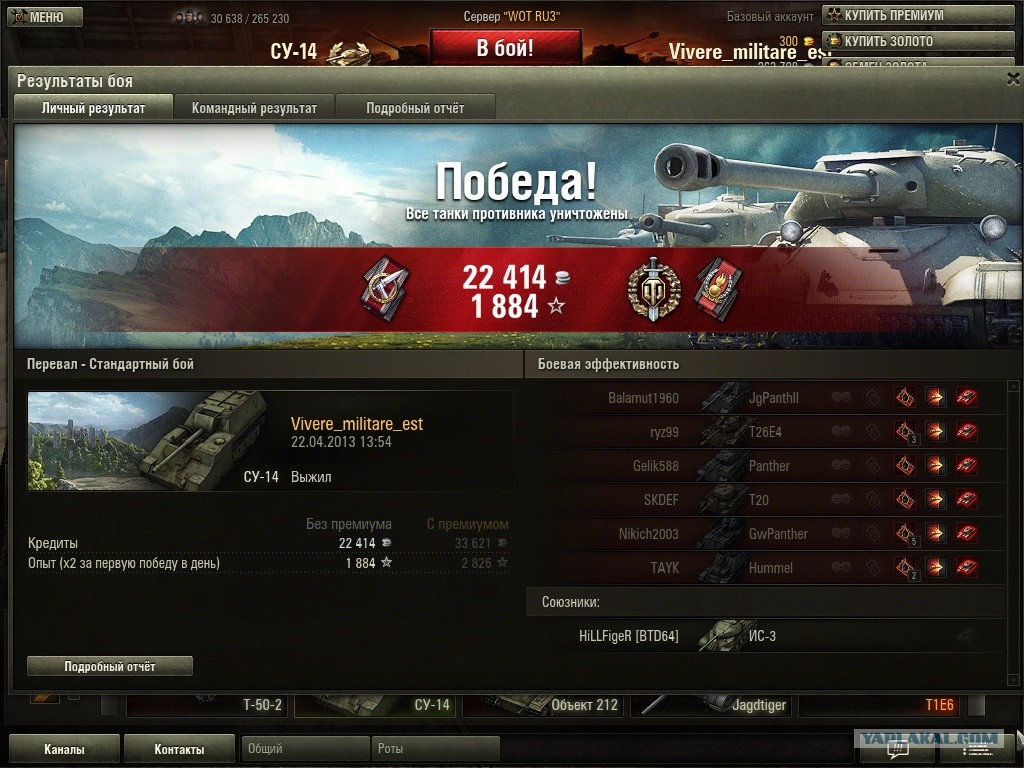Viewport: 1024px width, 768px height.
Task: Select Balamut1960 JgPanthII efficiency row
Action: [x=765, y=398]
